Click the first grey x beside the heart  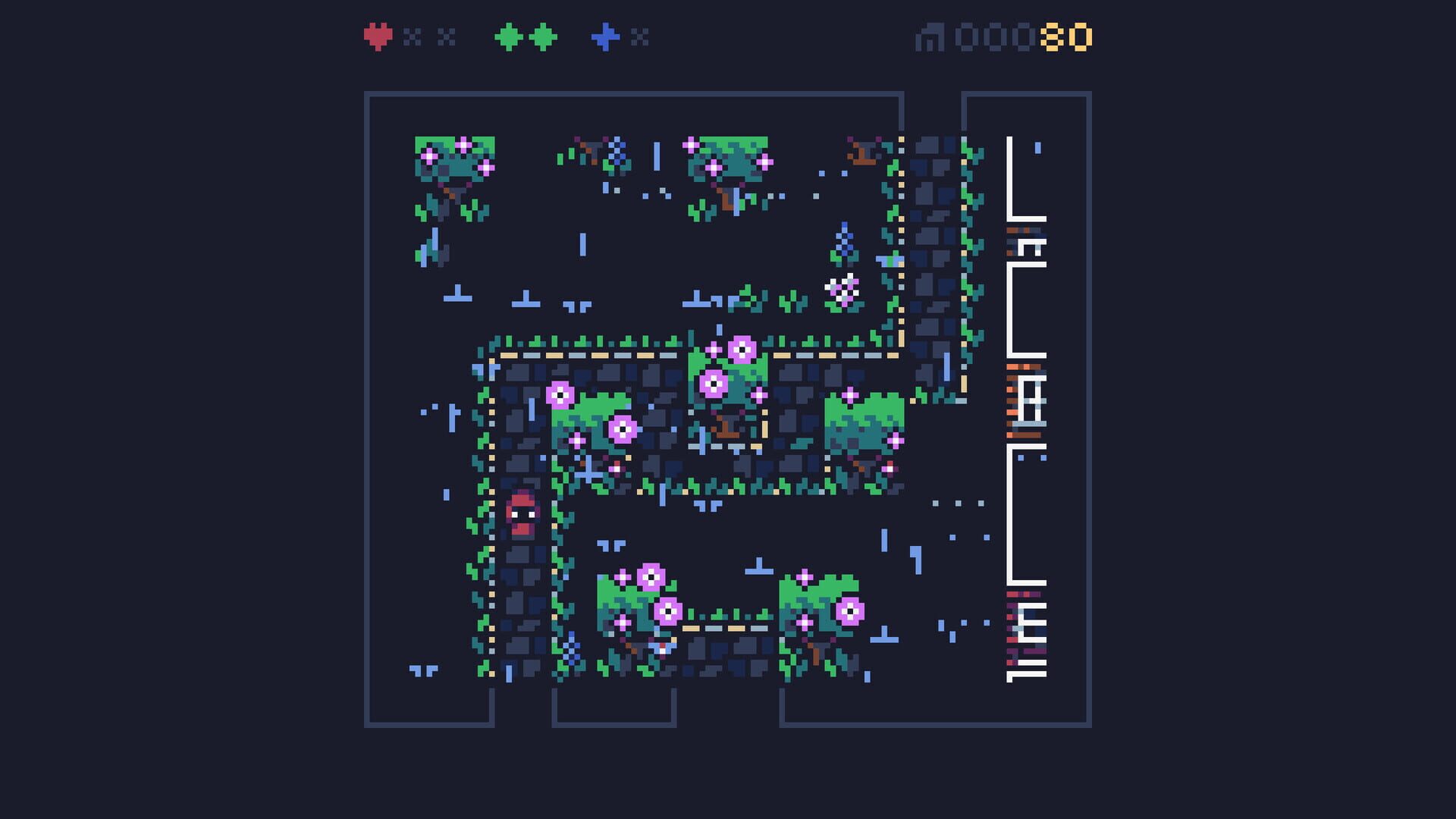pos(410,36)
